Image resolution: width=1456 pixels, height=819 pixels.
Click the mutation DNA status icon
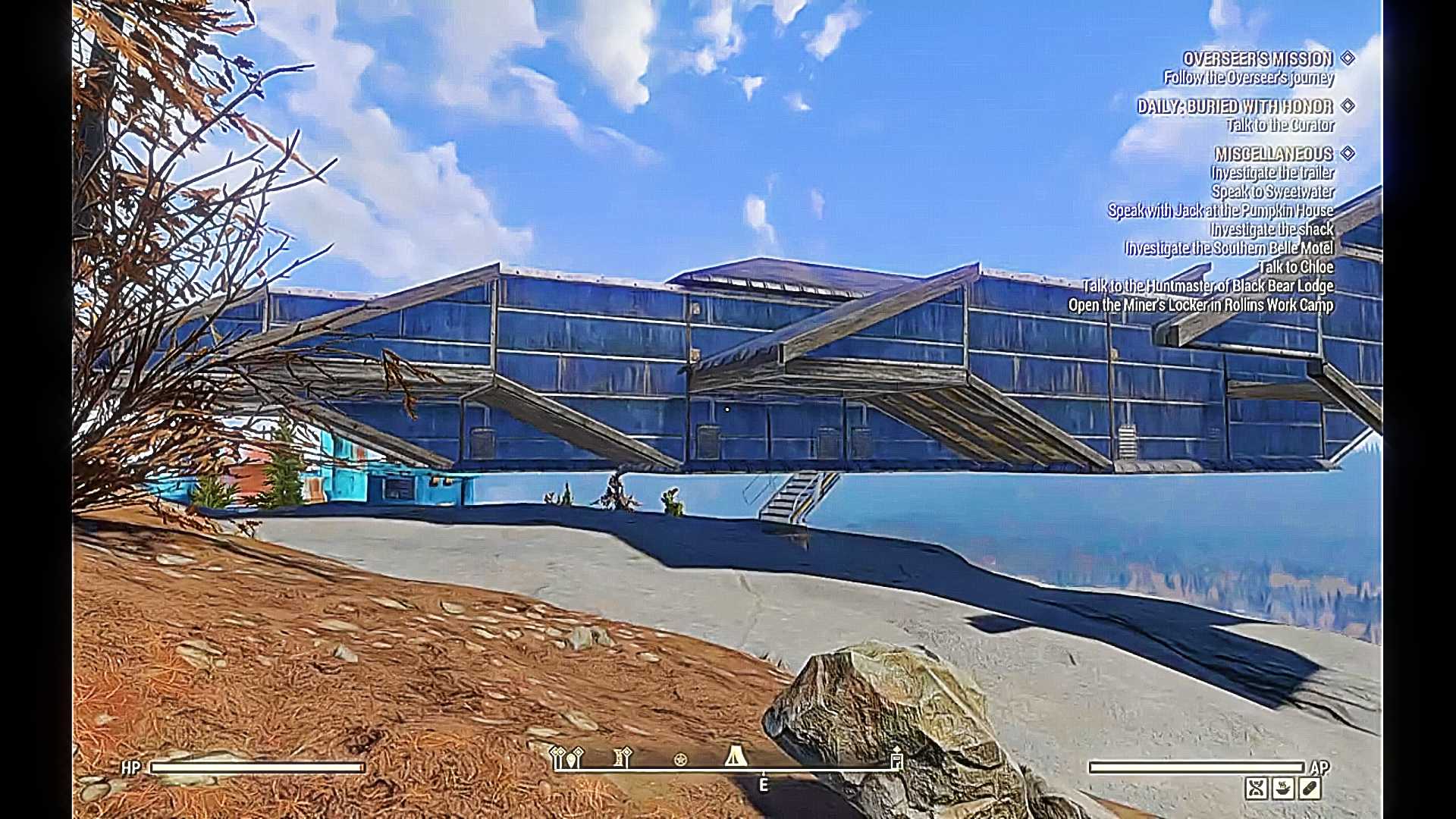[x=1256, y=789]
